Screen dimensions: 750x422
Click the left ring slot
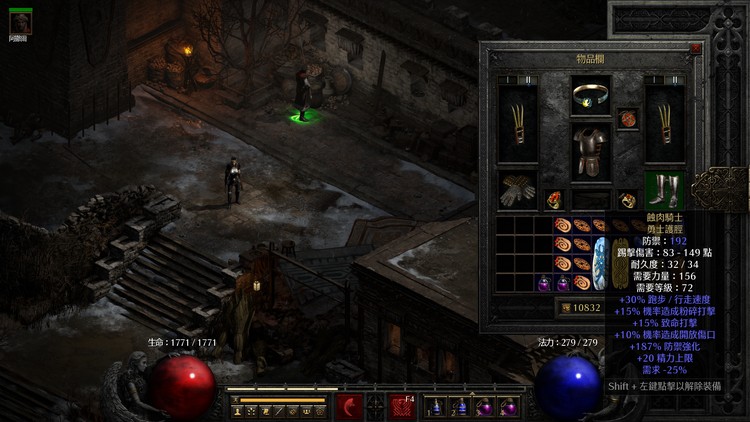coord(555,198)
